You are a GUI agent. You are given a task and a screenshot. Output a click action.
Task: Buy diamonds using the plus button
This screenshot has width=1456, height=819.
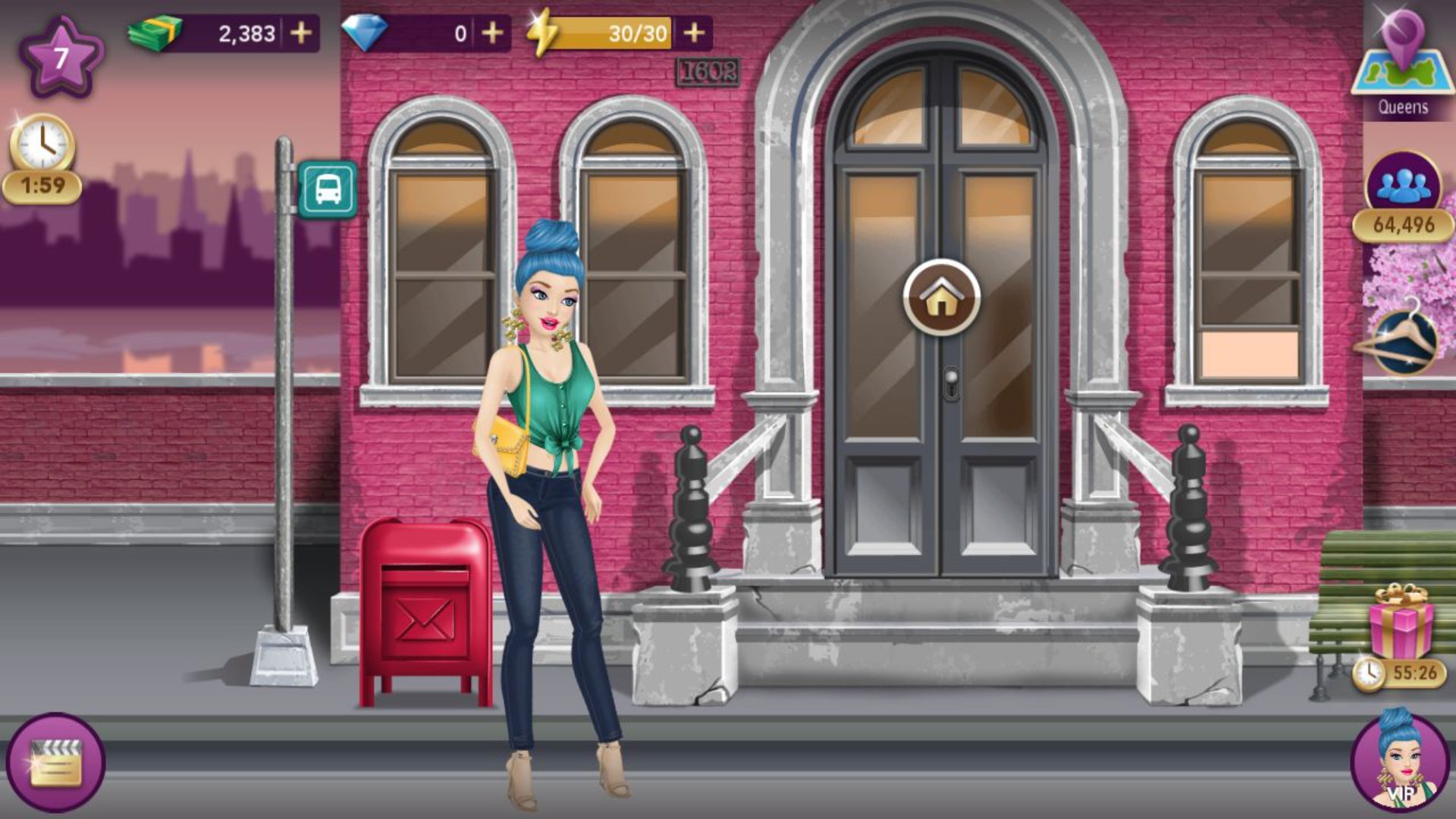coord(492,33)
